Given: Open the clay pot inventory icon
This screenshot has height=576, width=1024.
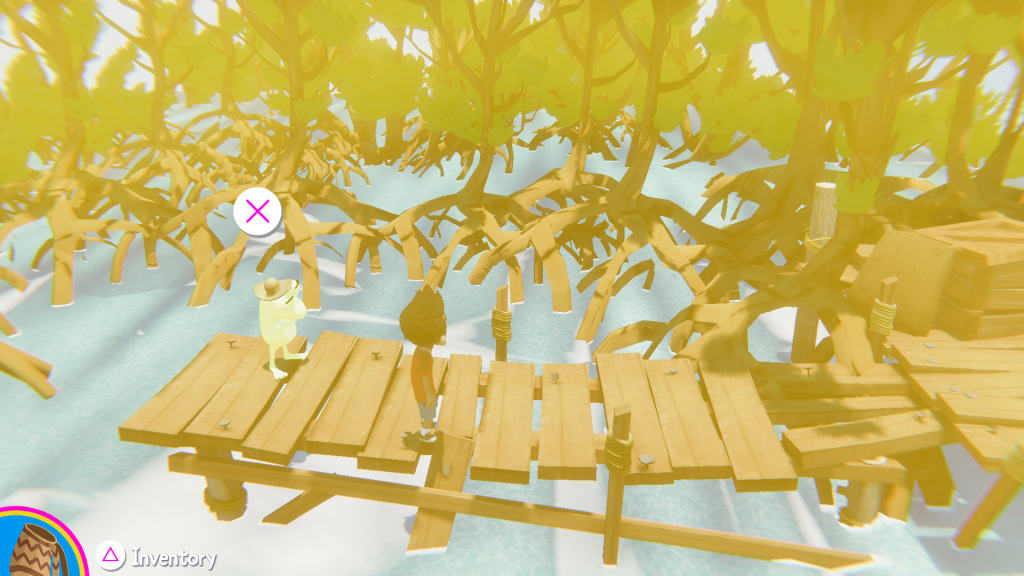Looking at the screenshot, I should tap(38, 550).
